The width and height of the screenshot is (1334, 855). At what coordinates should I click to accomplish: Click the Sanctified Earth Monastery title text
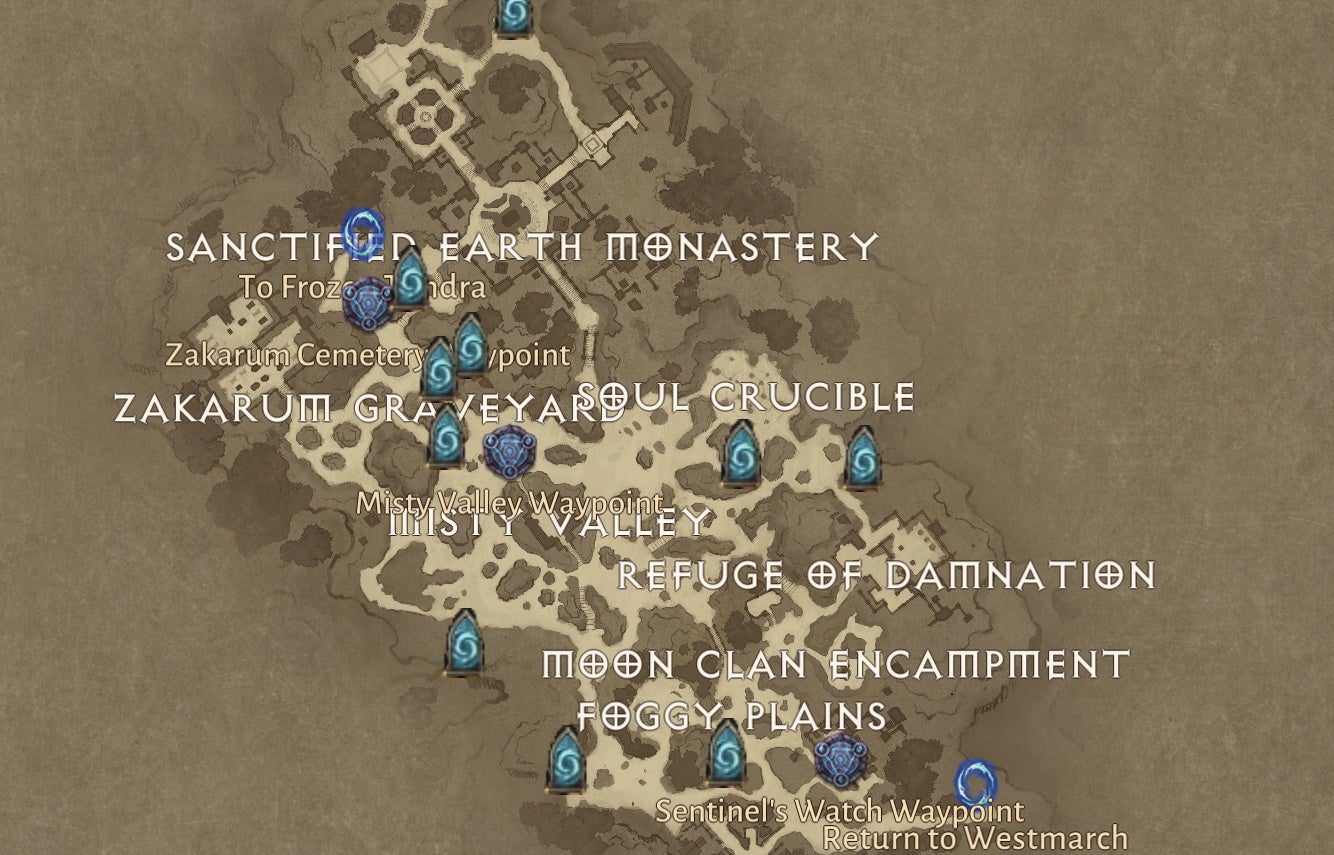[520, 245]
